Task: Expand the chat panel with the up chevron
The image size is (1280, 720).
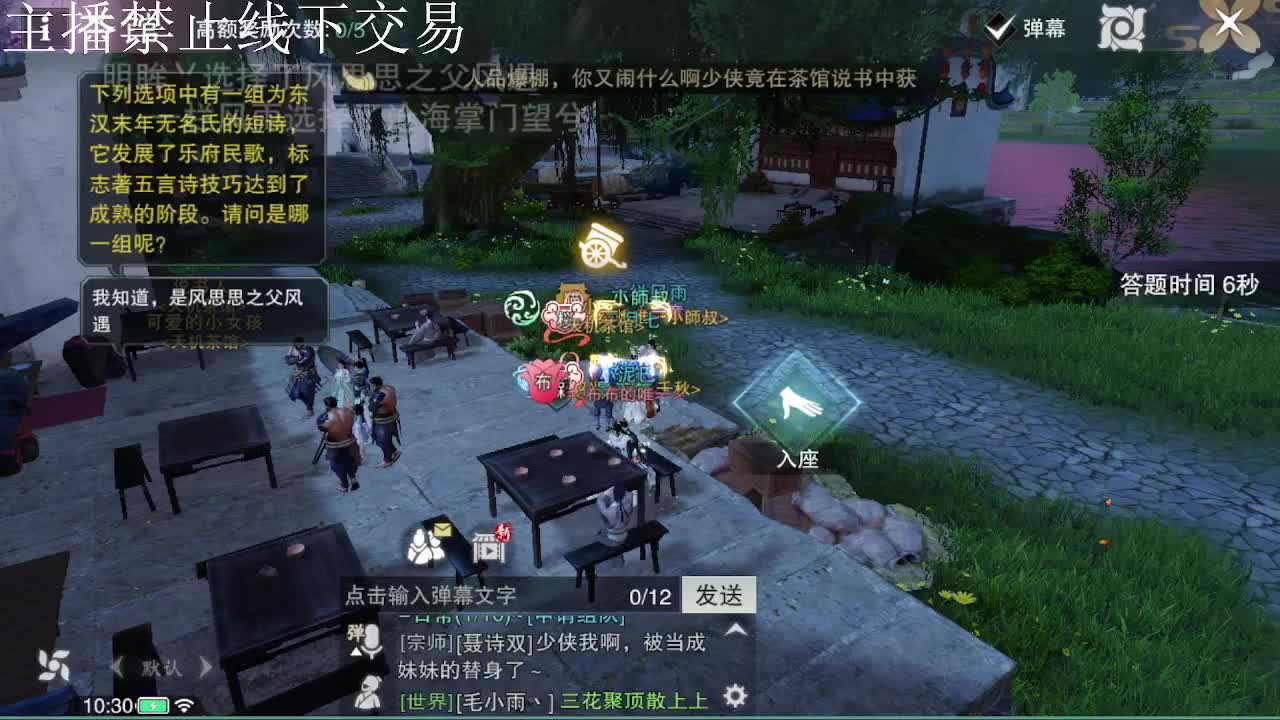Action: pos(734,627)
